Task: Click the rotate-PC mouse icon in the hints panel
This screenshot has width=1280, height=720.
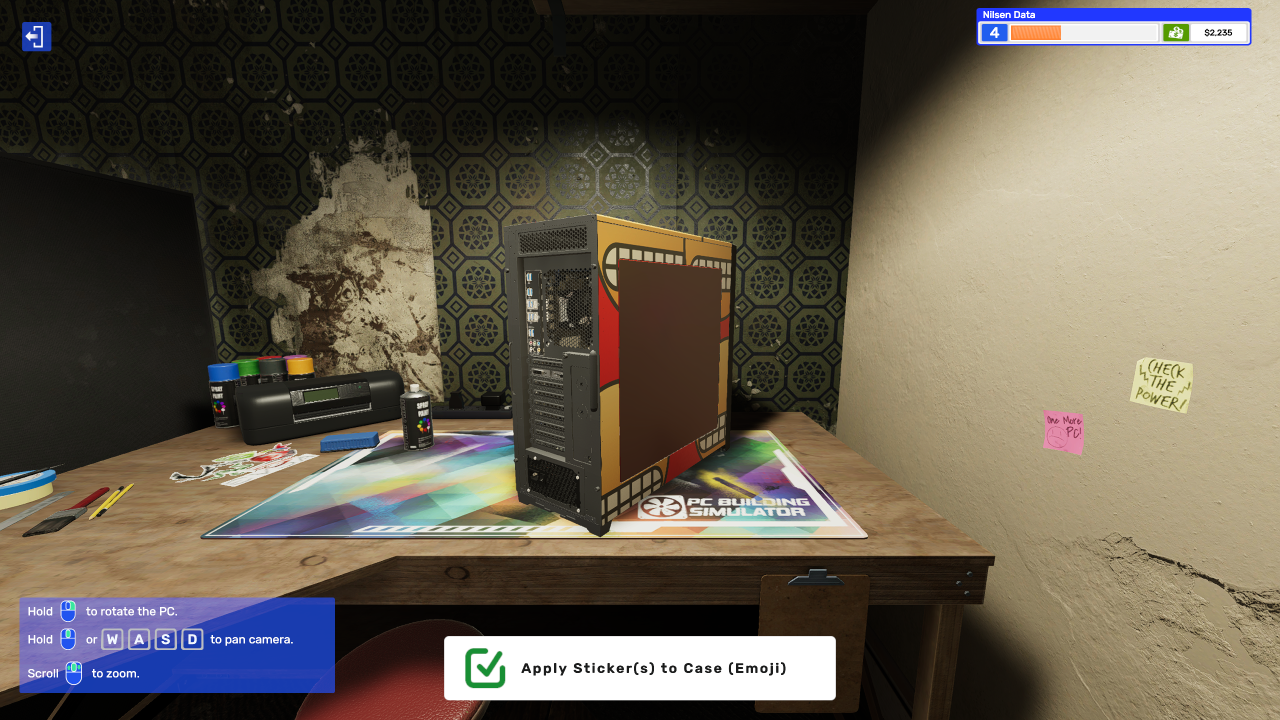Action: tap(66, 611)
